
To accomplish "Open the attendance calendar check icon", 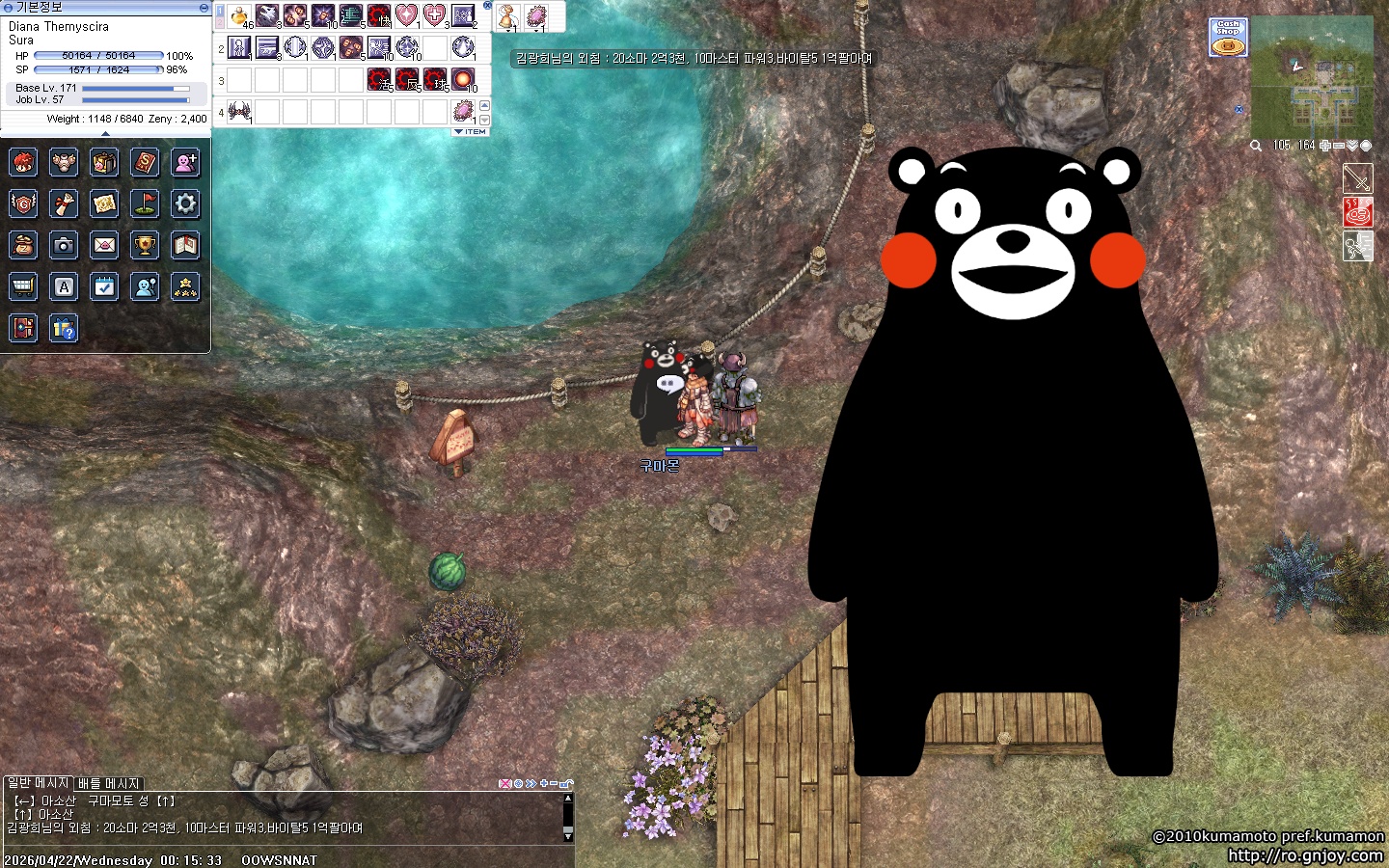I will (104, 286).
